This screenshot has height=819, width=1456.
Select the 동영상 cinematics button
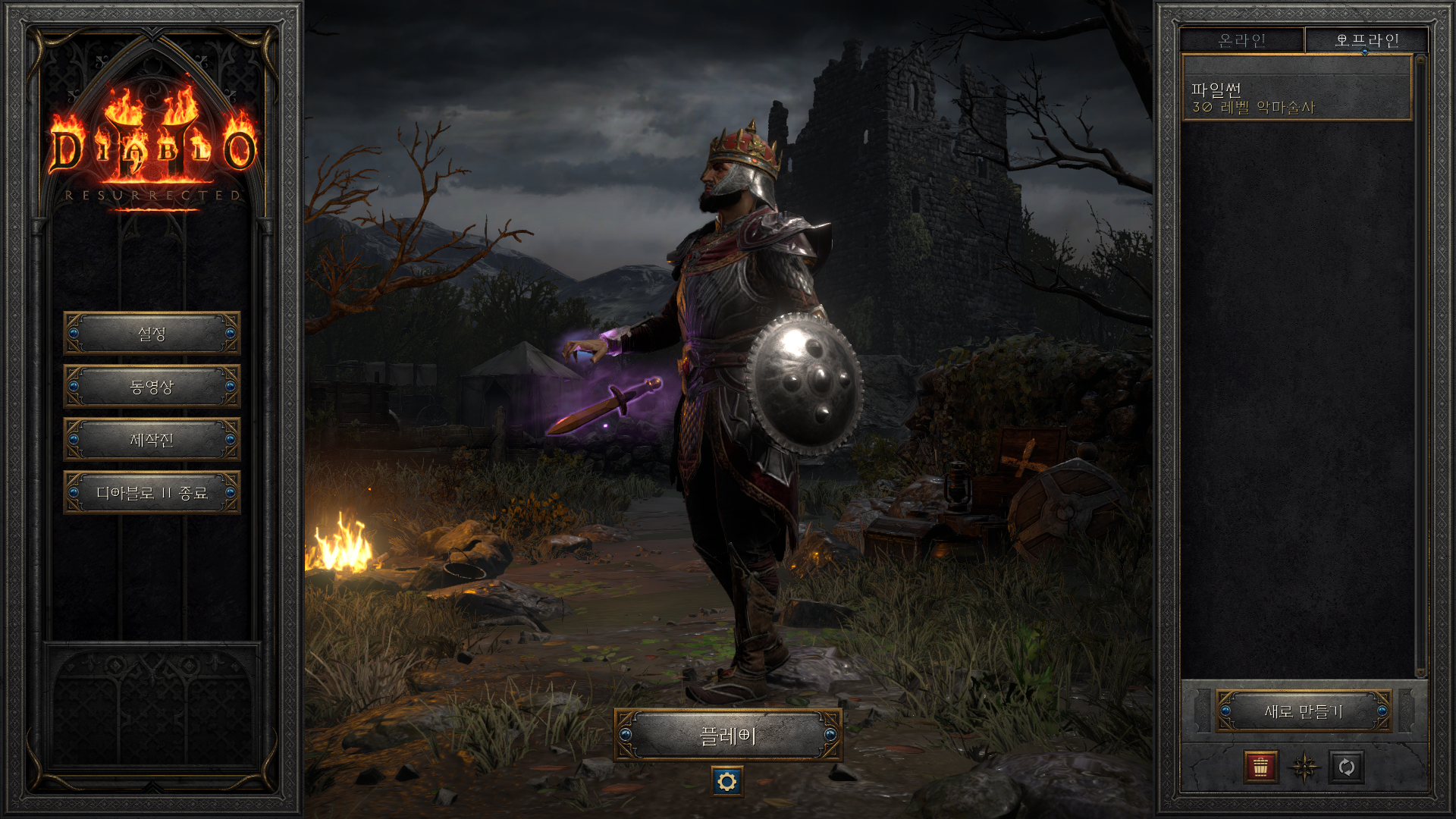[152, 387]
